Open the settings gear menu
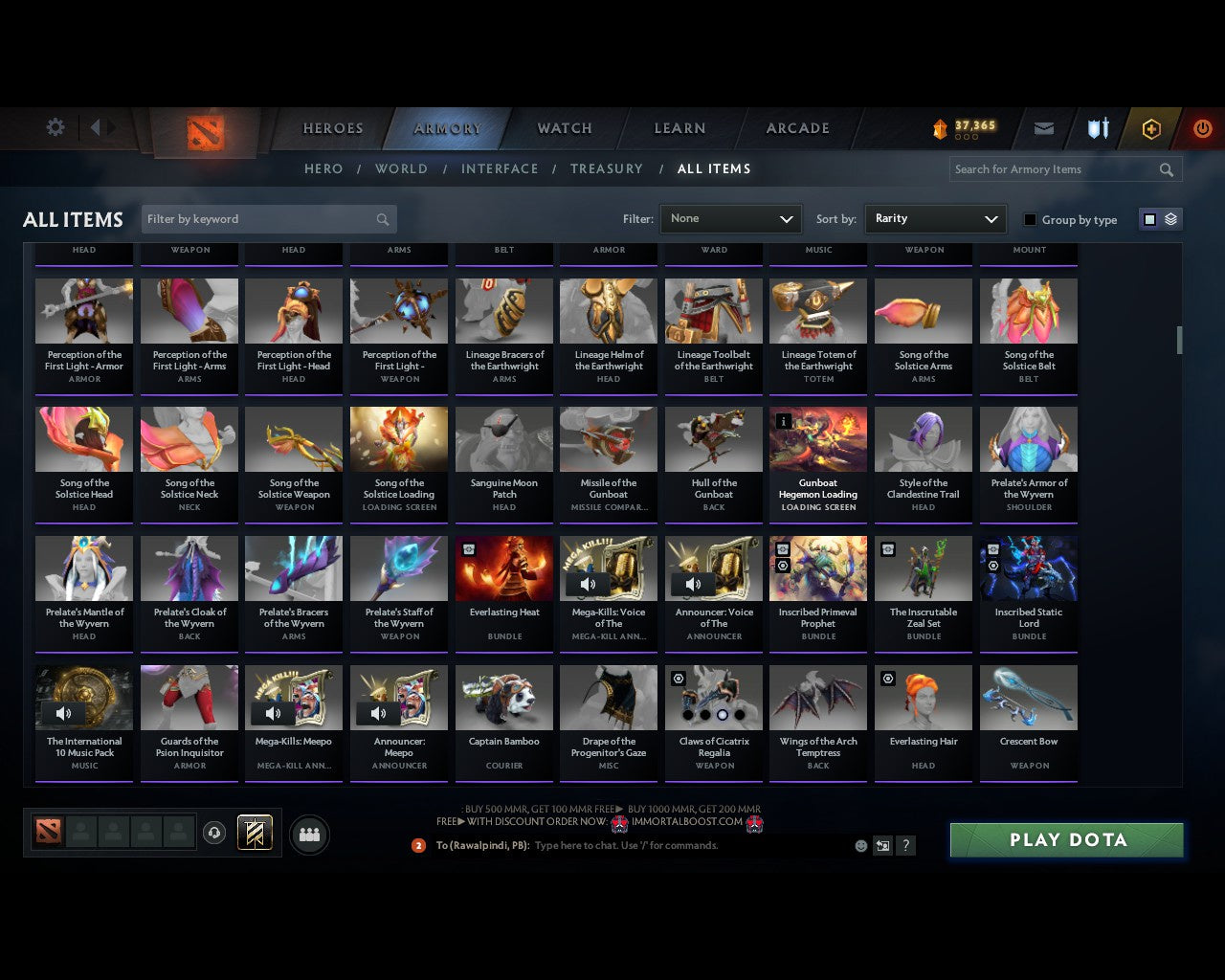This screenshot has width=1225, height=980. (x=55, y=126)
